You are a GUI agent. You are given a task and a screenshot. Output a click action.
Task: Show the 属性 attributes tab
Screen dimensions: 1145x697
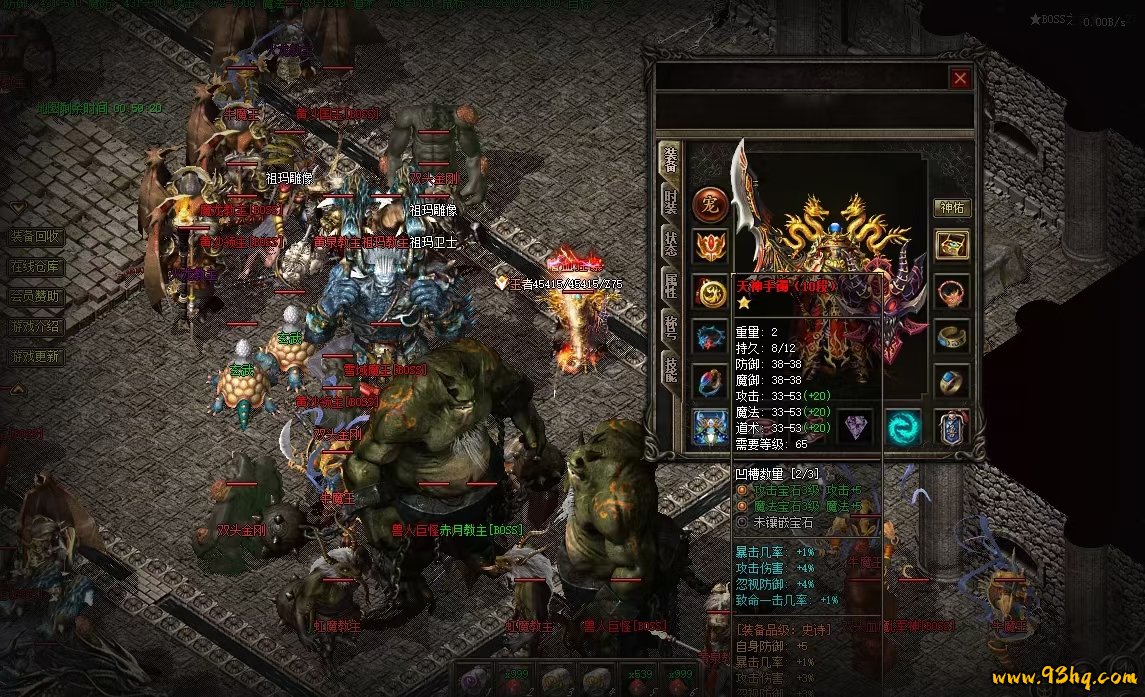pyautogui.click(x=671, y=287)
